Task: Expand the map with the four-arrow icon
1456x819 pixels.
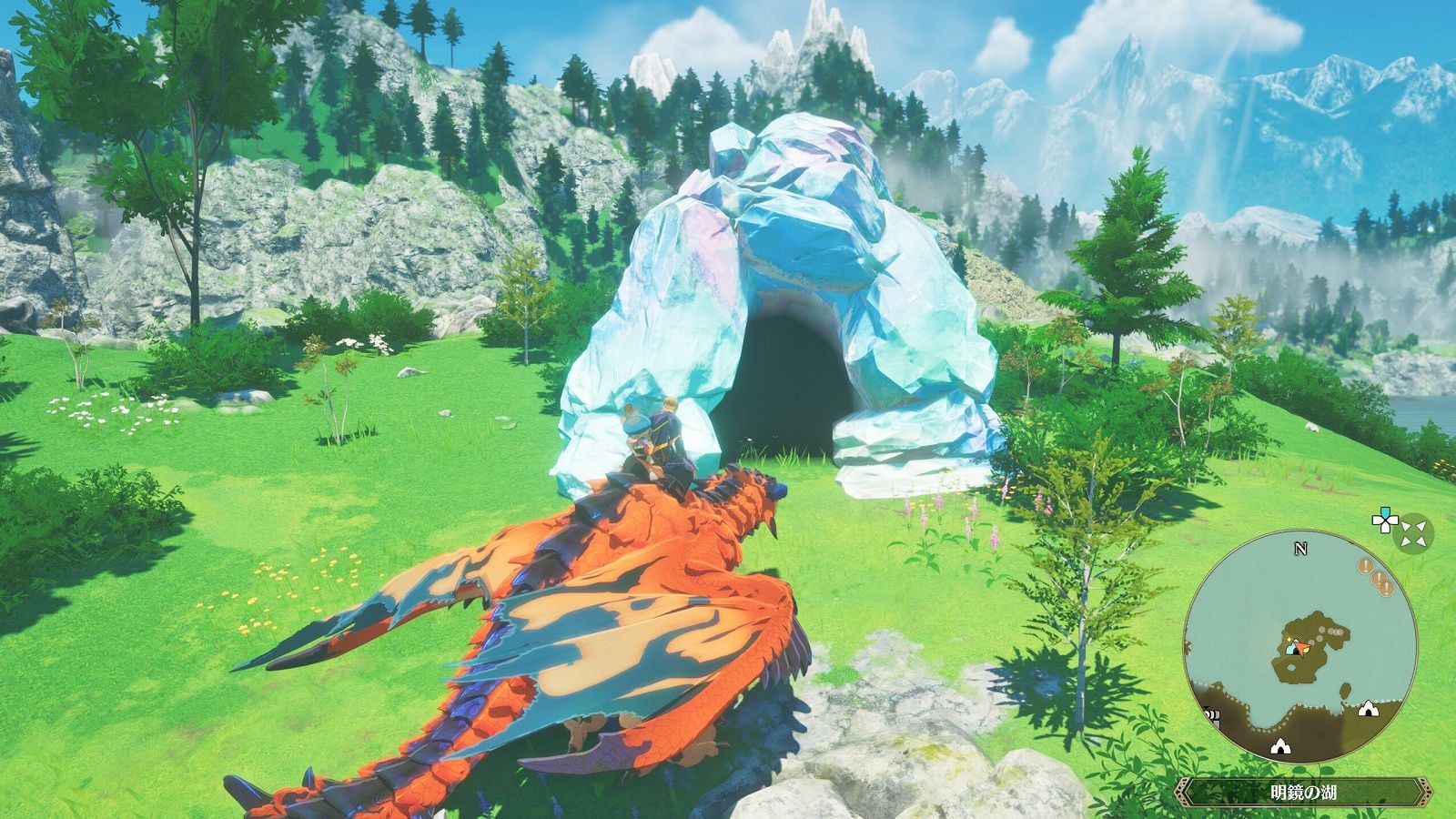Action: 1414,531
